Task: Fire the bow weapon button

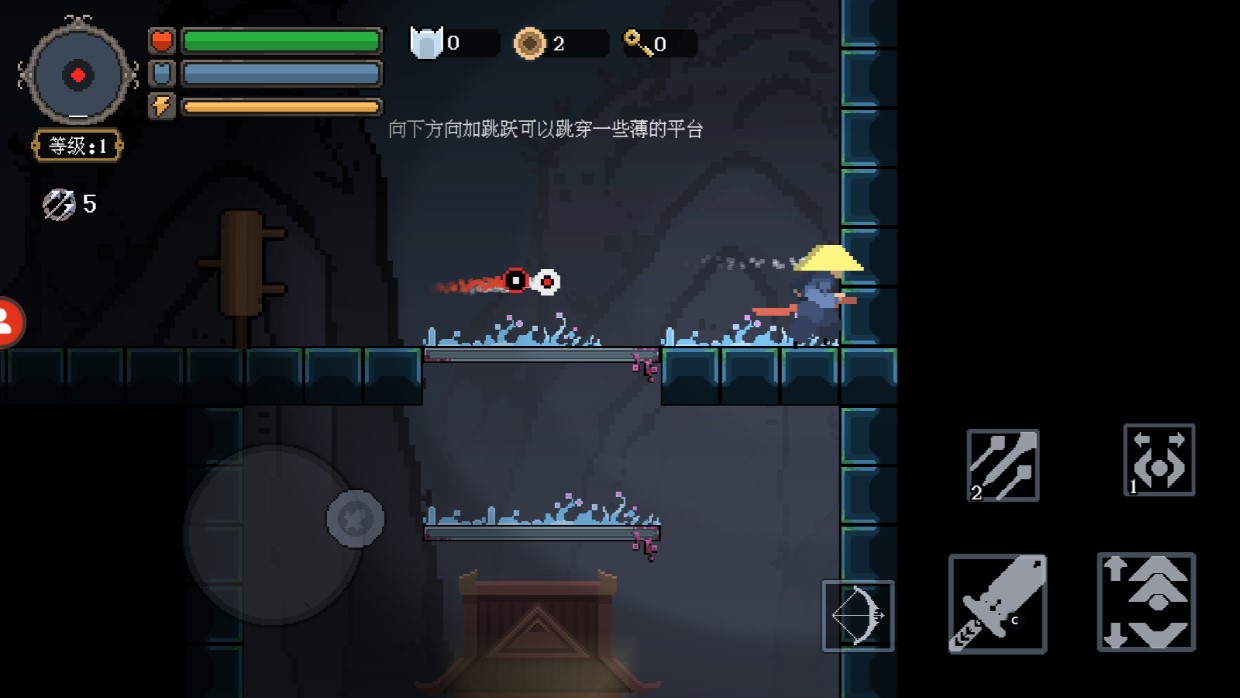Action: click(858, 615)
